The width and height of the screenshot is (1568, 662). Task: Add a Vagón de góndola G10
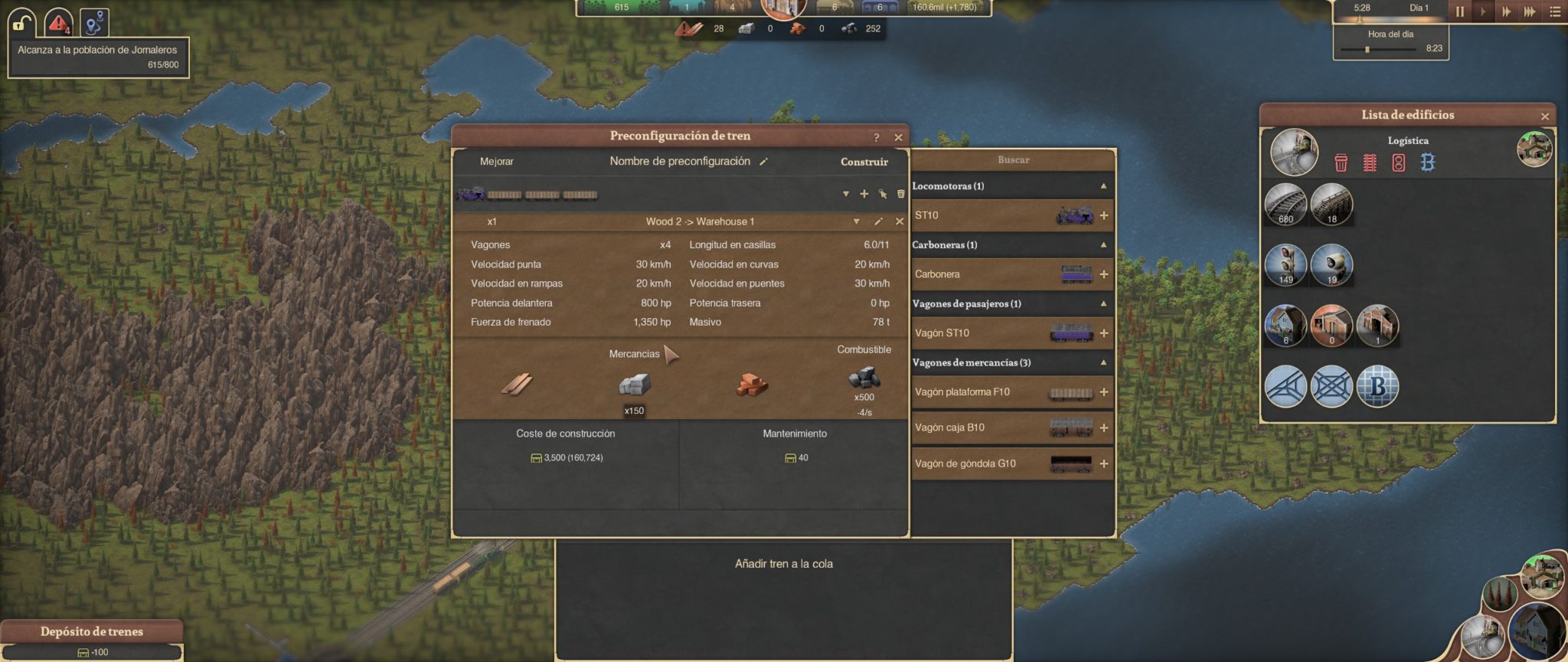coord(1104,464)
